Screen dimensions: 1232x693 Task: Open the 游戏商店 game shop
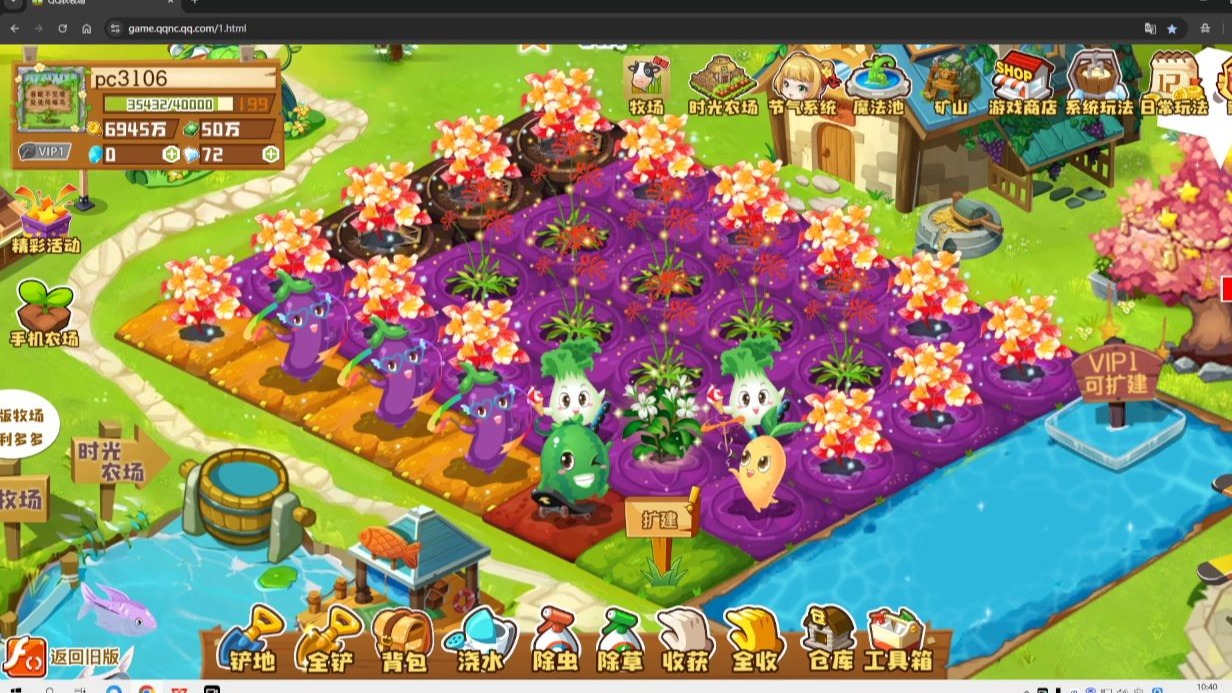pyautogui.click(x=1022, y=84)
